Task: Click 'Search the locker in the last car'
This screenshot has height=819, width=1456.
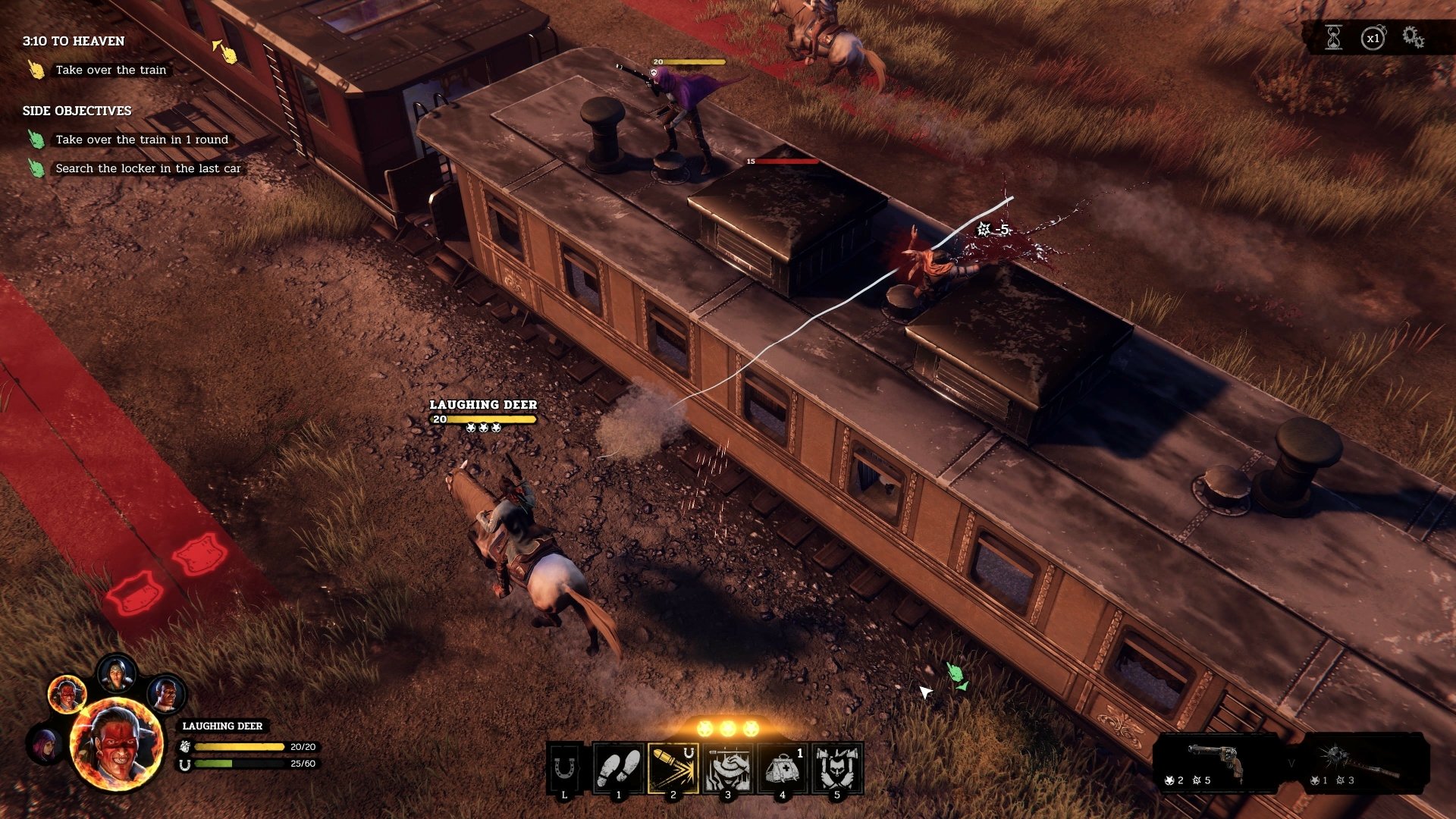Action: [147, 168]
